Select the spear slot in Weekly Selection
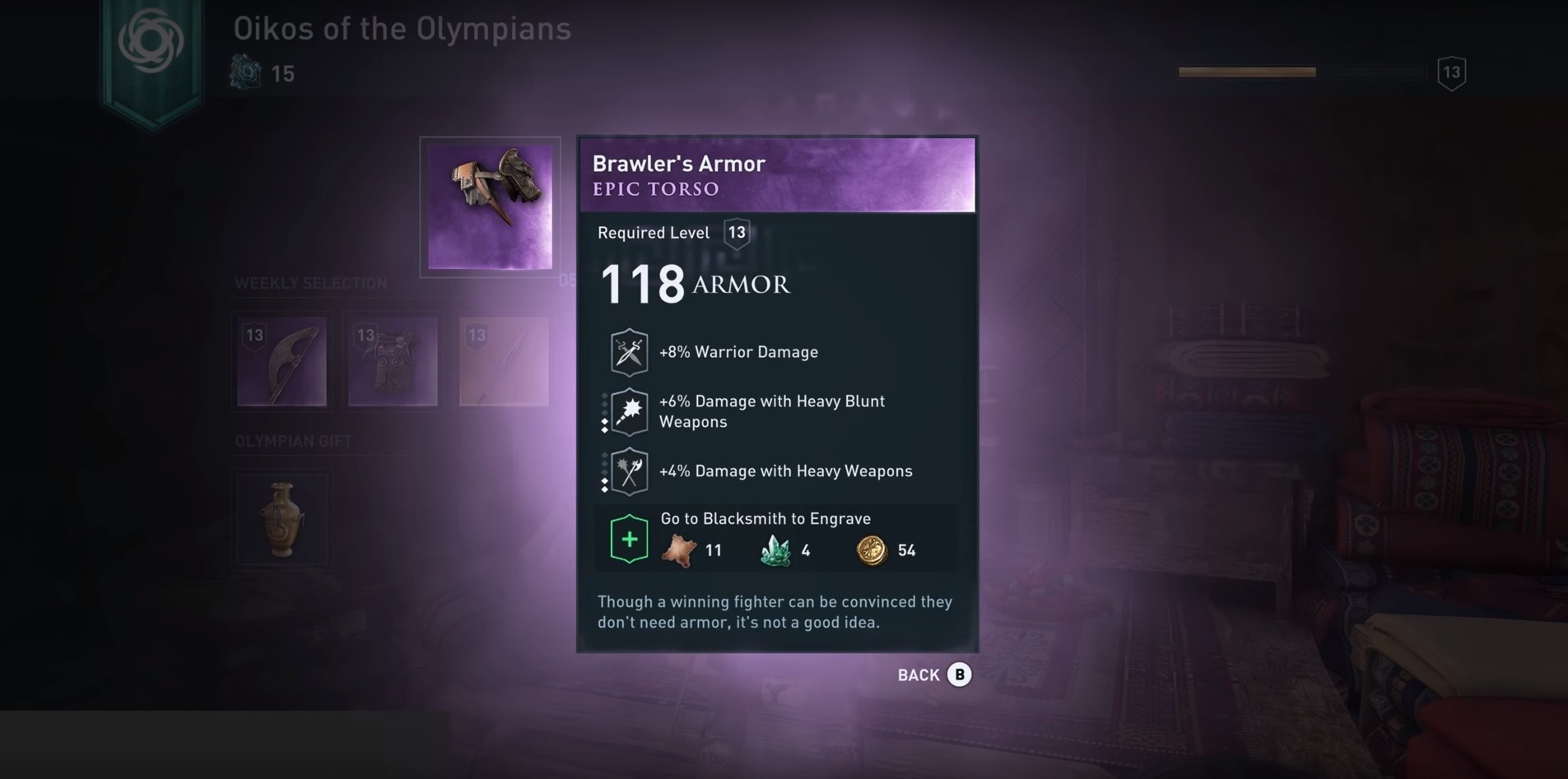The image size is (1568, 779). 504,361
